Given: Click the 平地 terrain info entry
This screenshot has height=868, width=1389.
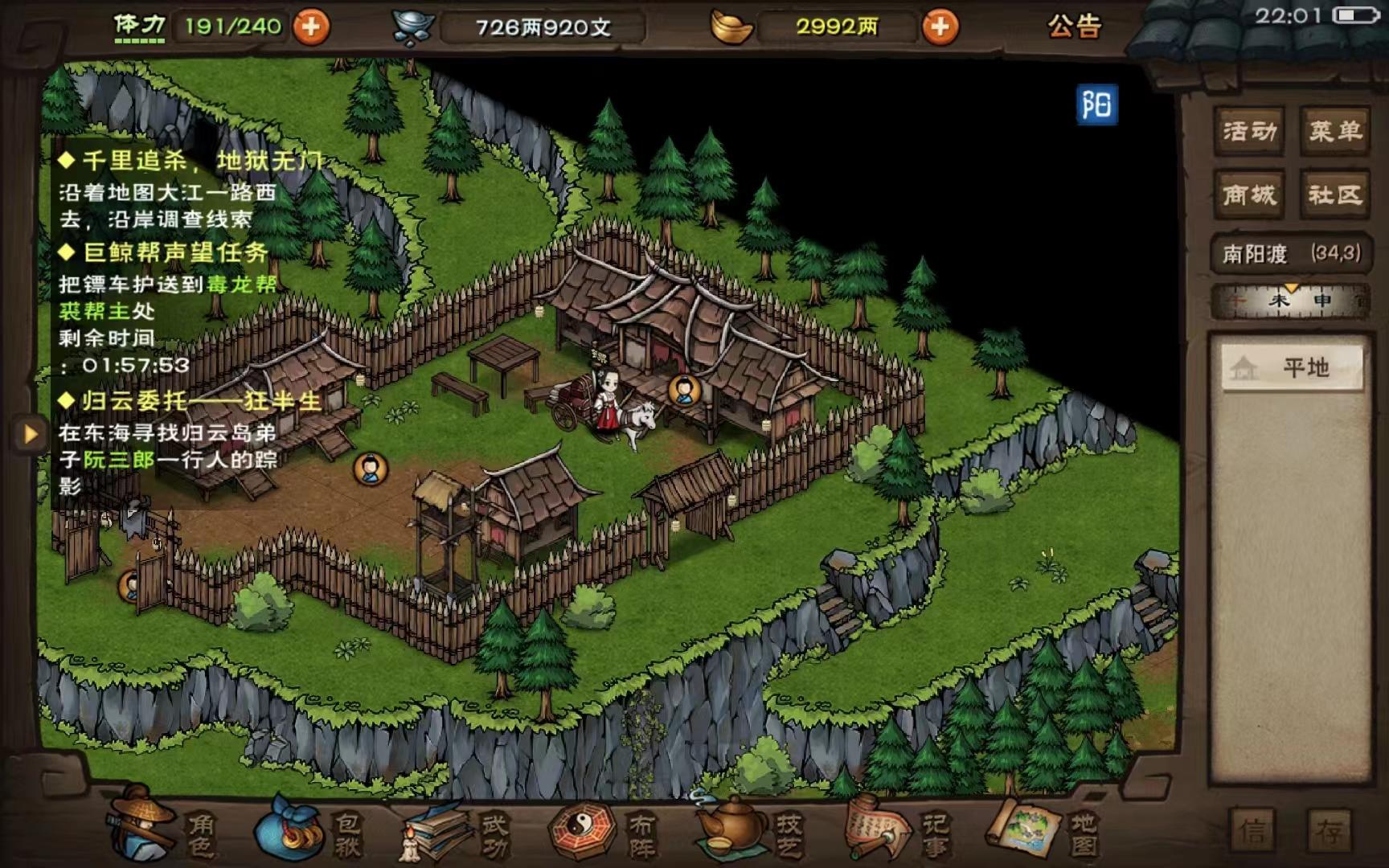Looking at the screenshot, I should point(1290,366).
